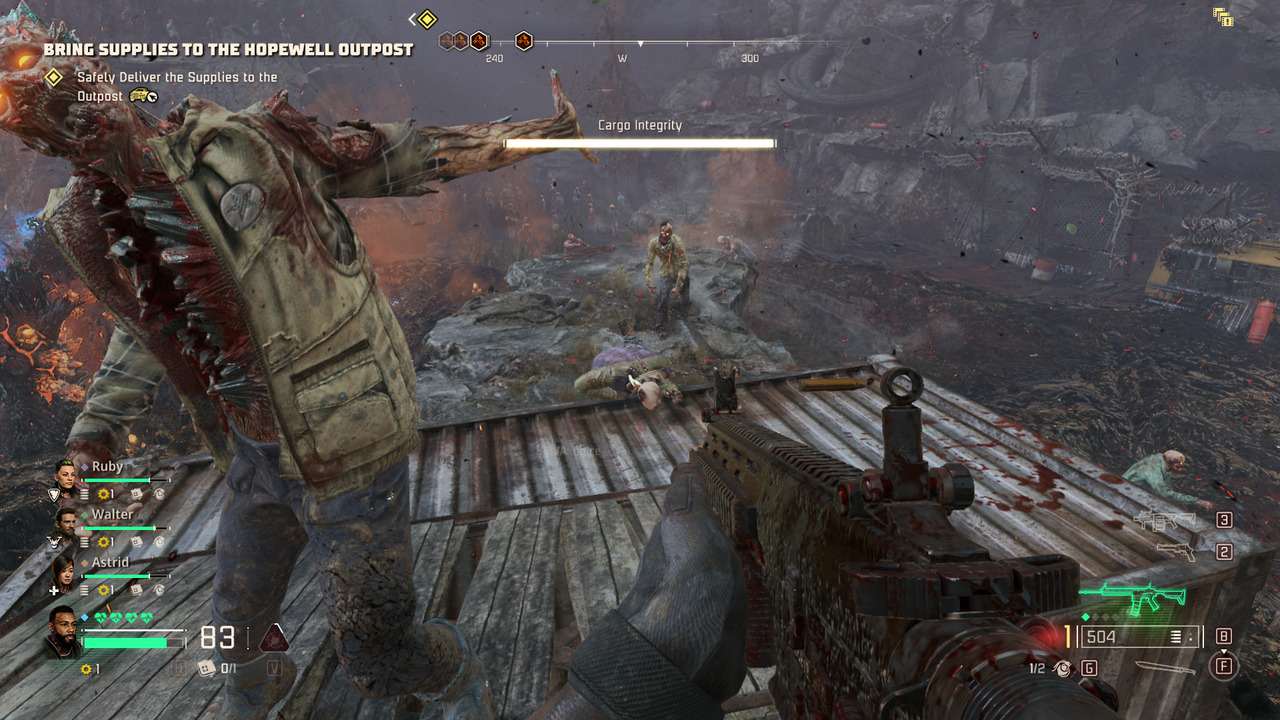
Task: Select Walter's teammate portrait
Action: pyautogui.click(x=66, y=523)
